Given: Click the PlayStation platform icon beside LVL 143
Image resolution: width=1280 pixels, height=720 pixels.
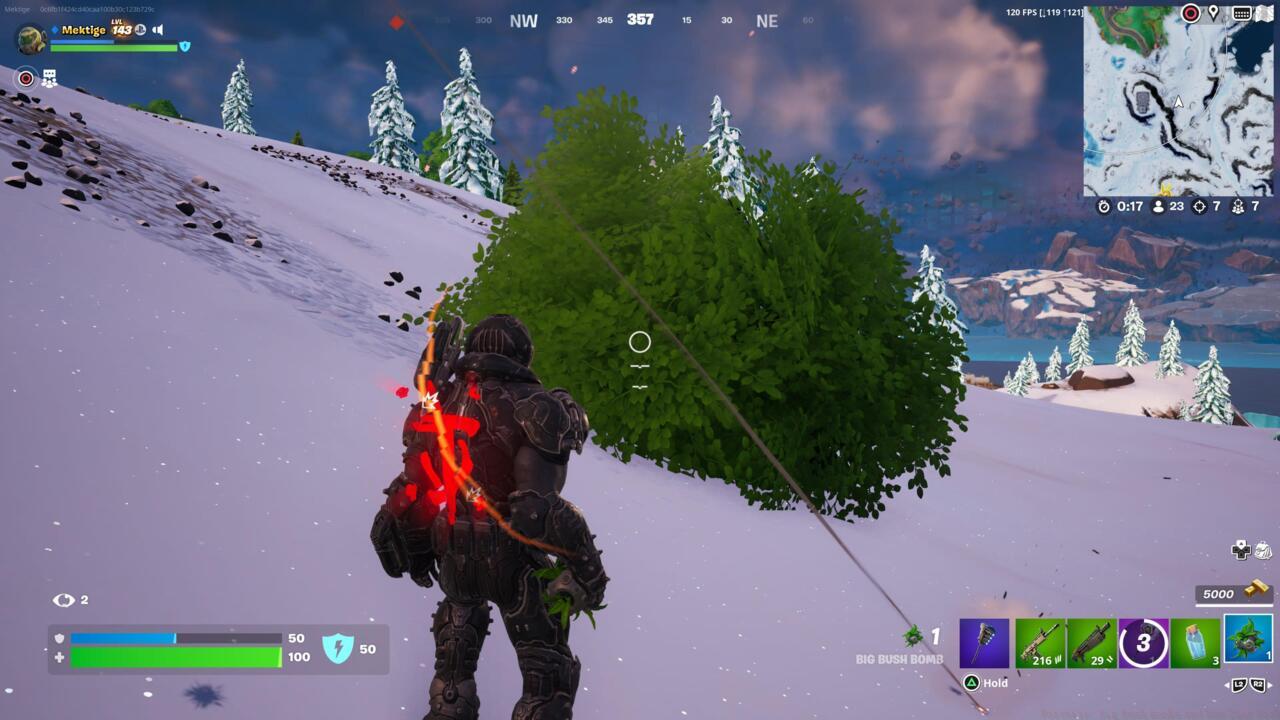Looking at the screenshot, I should coord(140,30).
